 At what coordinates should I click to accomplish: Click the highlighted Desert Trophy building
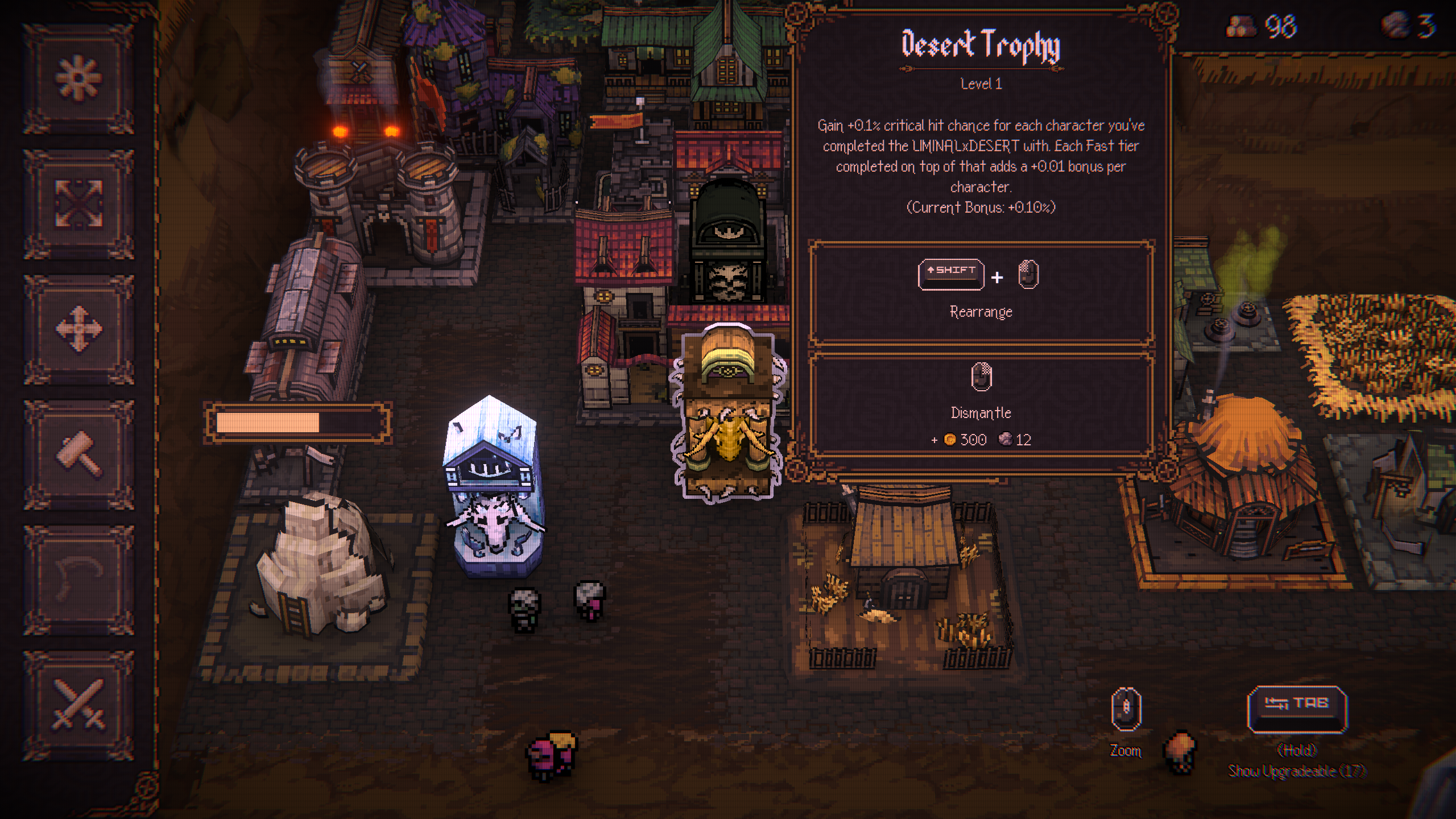(x=727, y=415)
